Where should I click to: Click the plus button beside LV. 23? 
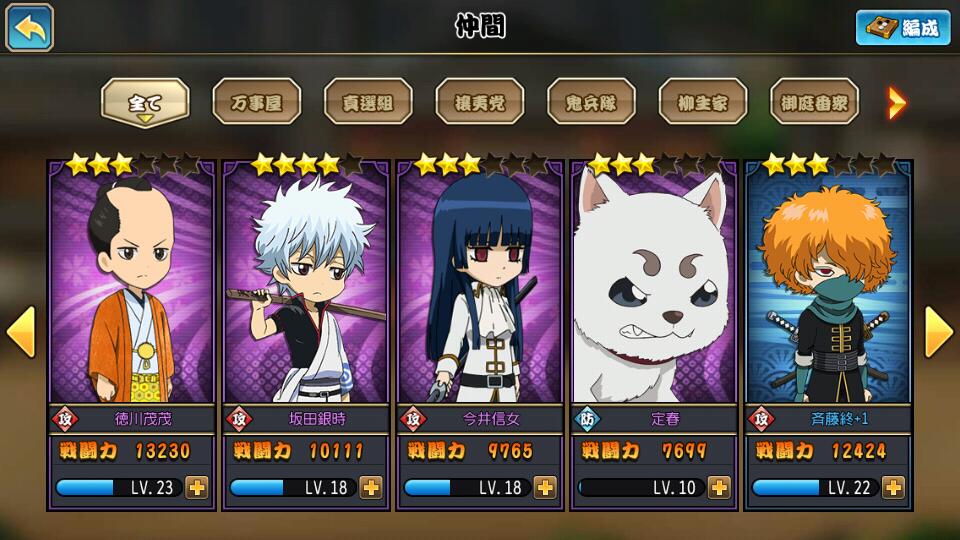point(197,488)
